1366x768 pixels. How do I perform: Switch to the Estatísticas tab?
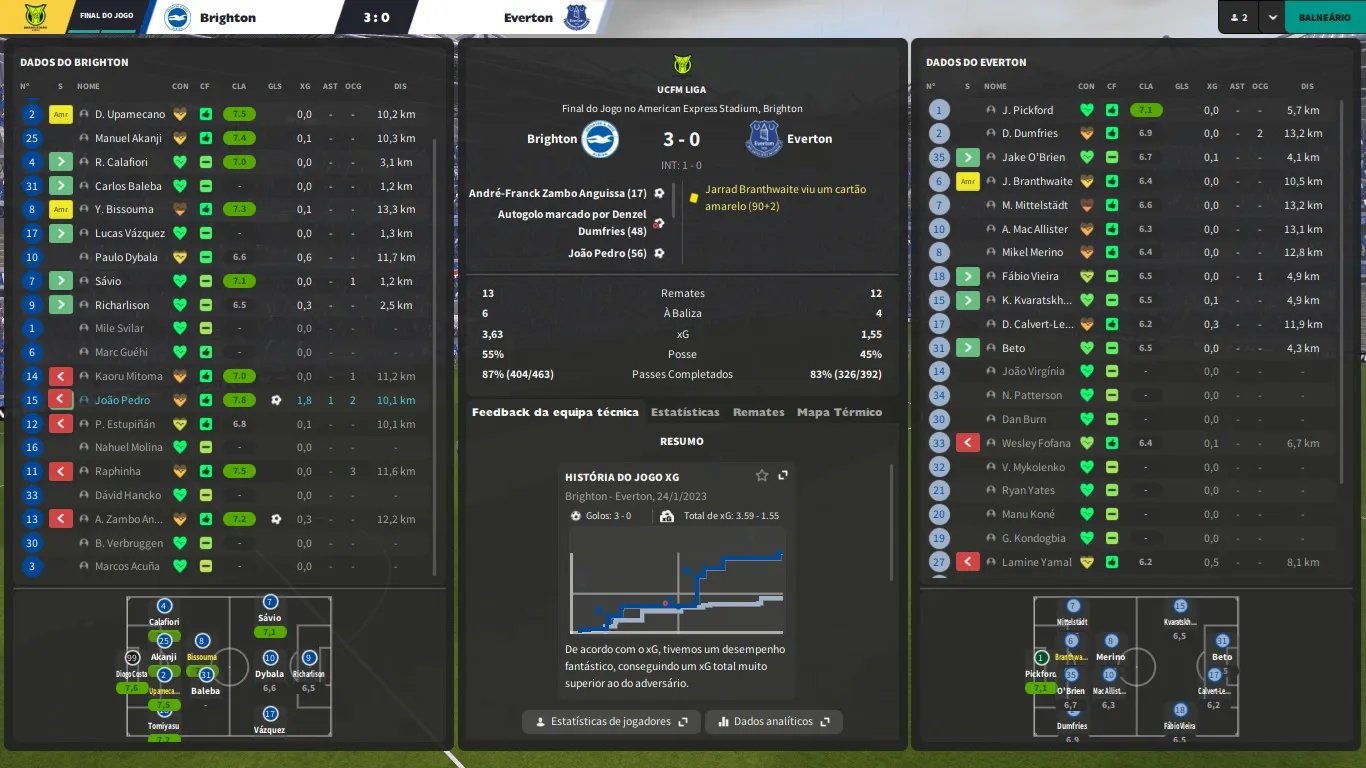(685, 412)
